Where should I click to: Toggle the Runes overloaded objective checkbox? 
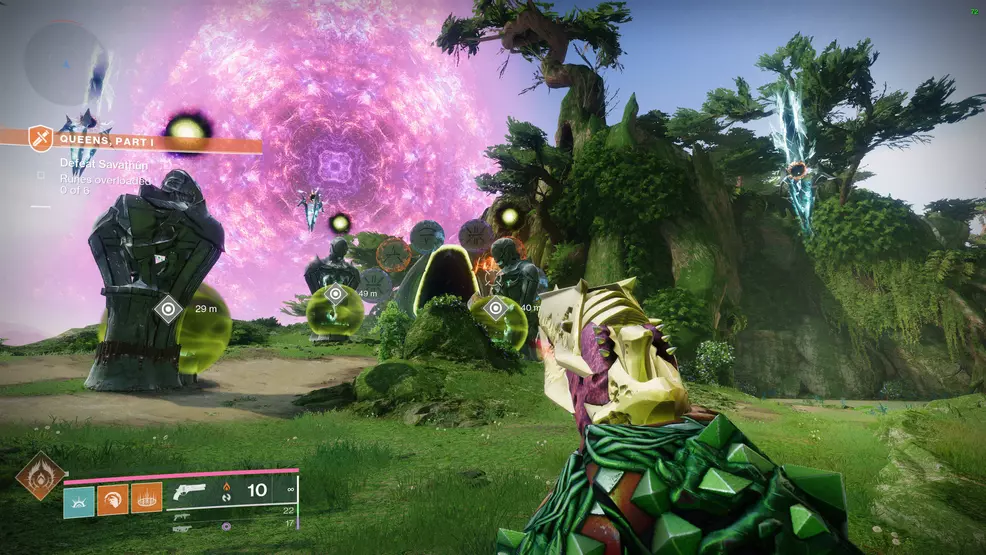coord(41,175)
